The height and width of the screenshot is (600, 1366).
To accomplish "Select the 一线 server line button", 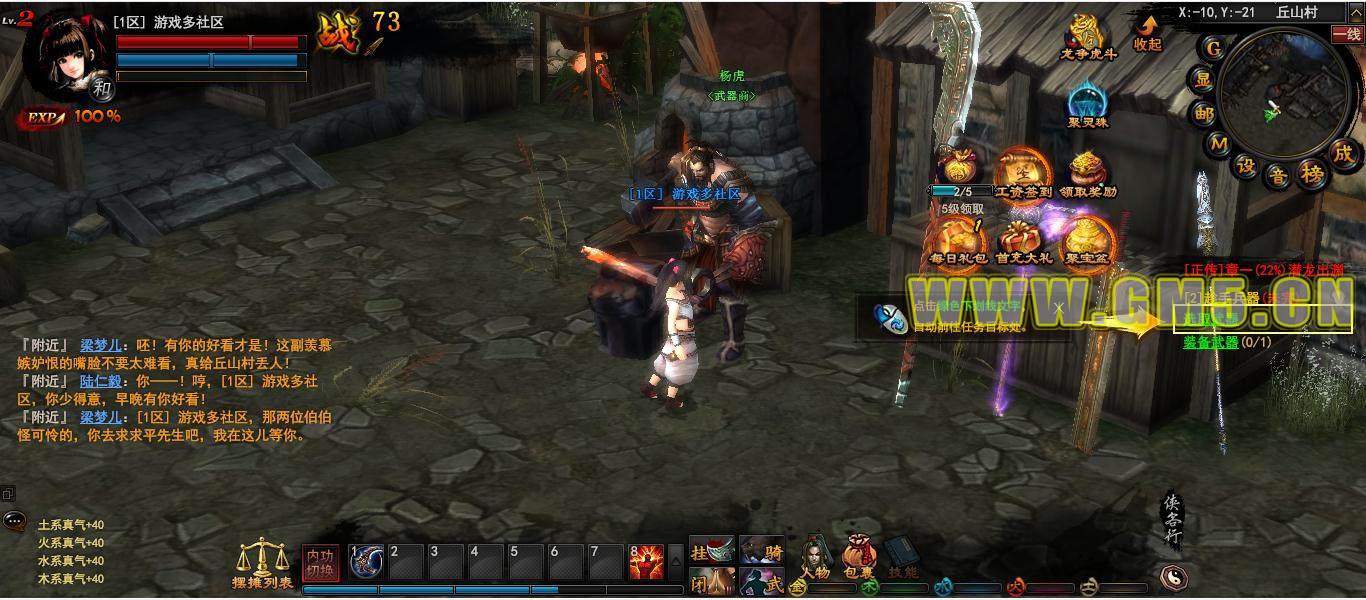I will point(1347,34).
